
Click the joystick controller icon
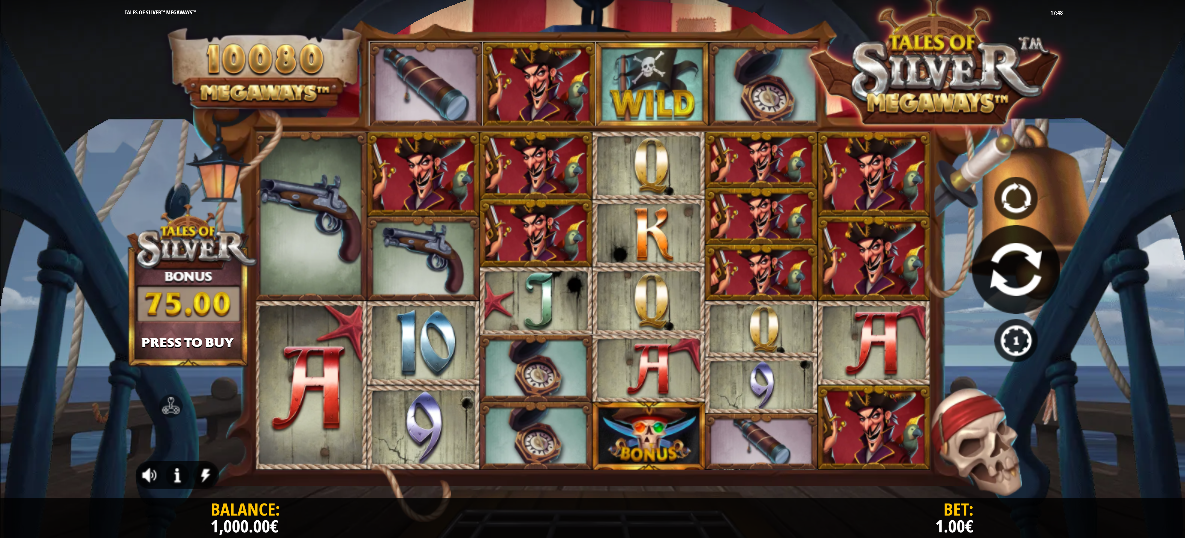coord(171,406)
